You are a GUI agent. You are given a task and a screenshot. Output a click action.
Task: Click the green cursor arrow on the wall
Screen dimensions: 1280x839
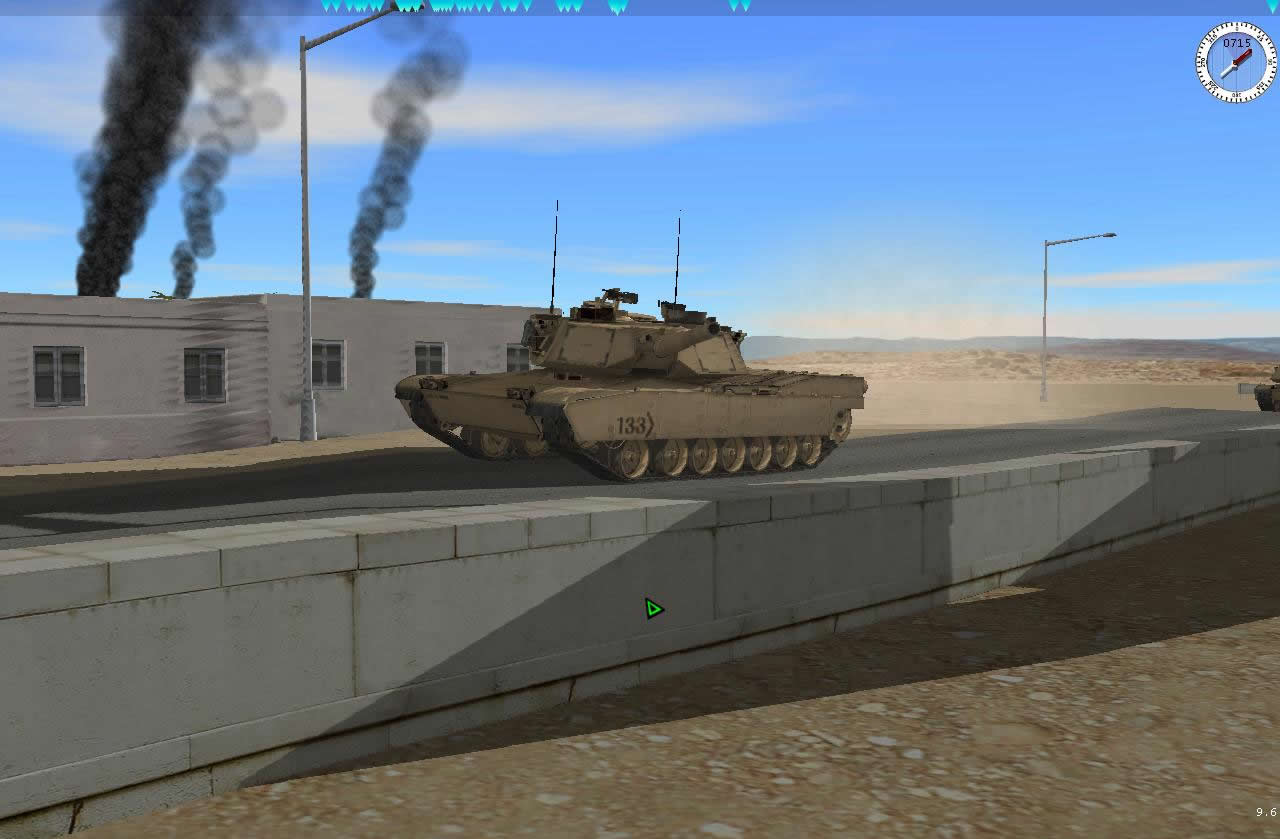tap(653, 606)
